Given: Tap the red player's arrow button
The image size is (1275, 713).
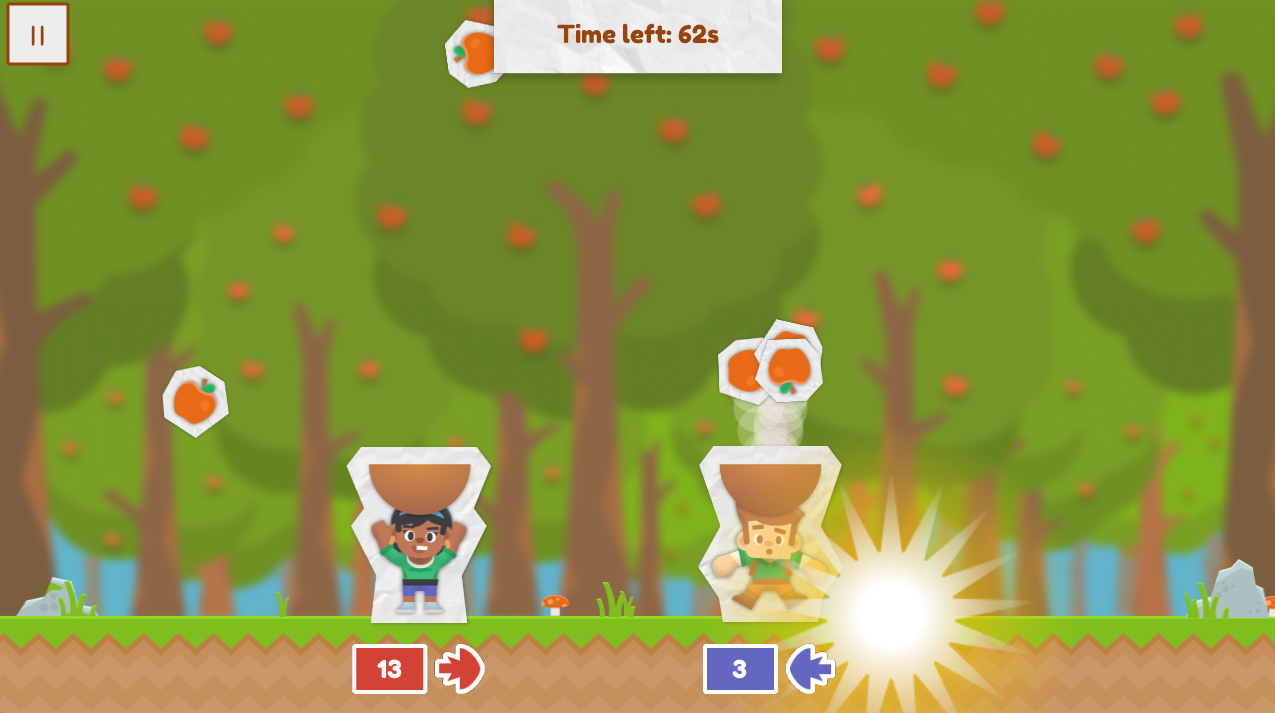Looking at the screenshot, I should pyautogui.click(x=460, y=669).
